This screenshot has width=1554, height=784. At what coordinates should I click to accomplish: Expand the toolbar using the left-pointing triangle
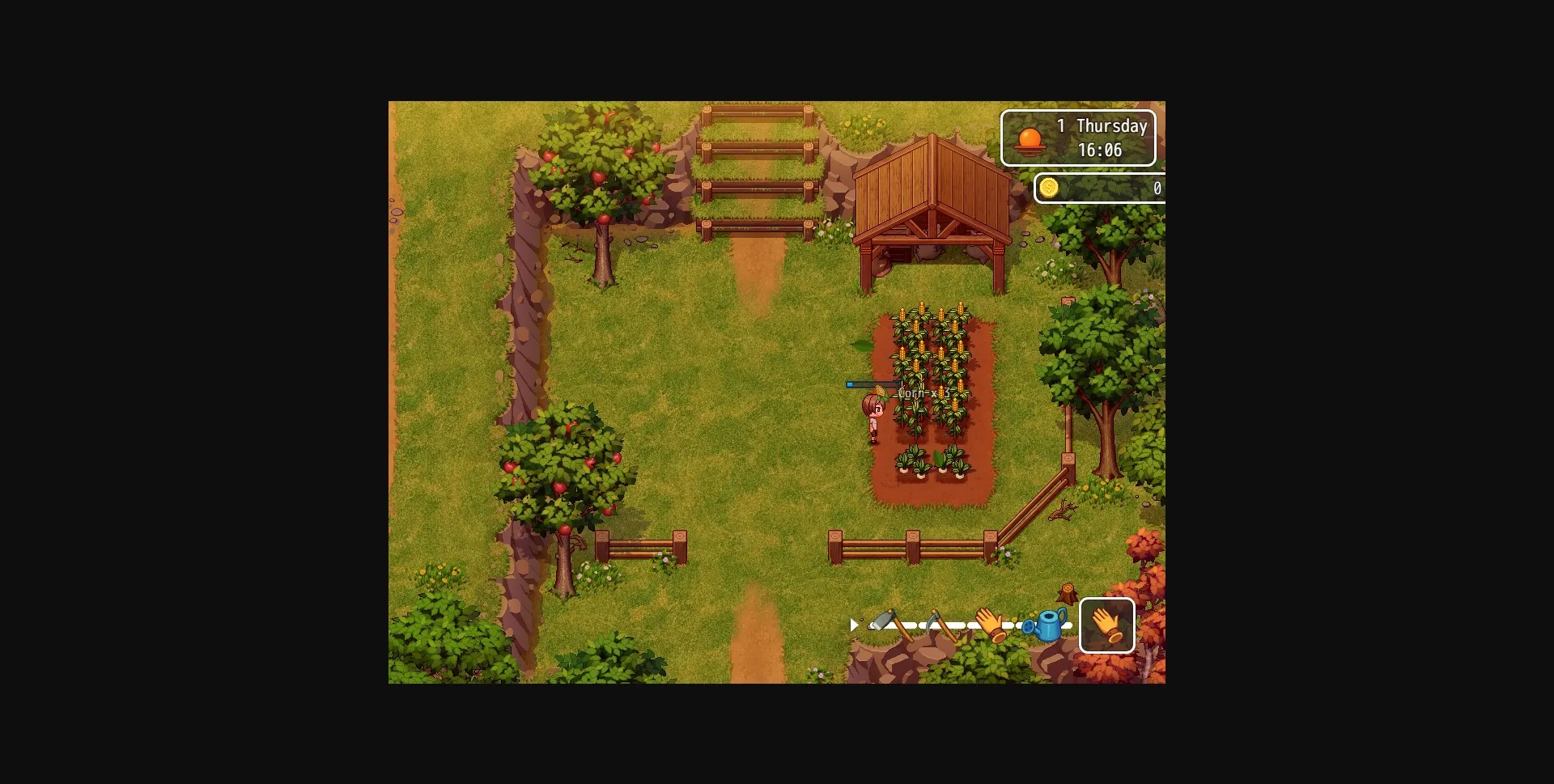click(x=855, y=625)
